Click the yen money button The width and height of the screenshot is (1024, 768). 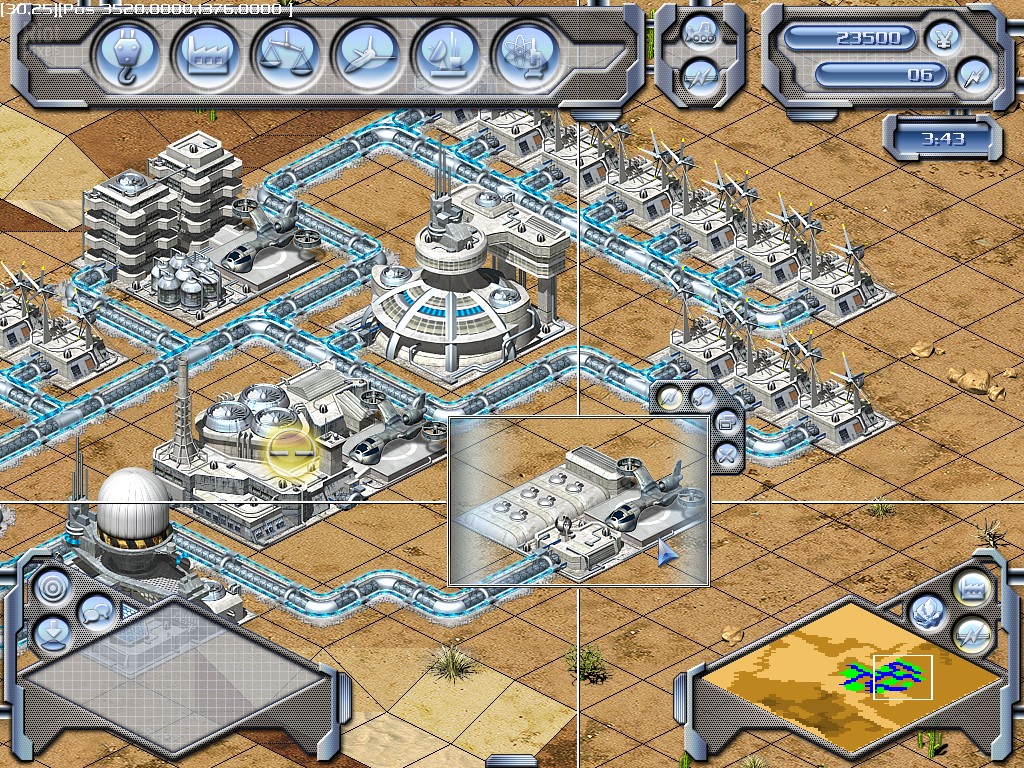944,38
